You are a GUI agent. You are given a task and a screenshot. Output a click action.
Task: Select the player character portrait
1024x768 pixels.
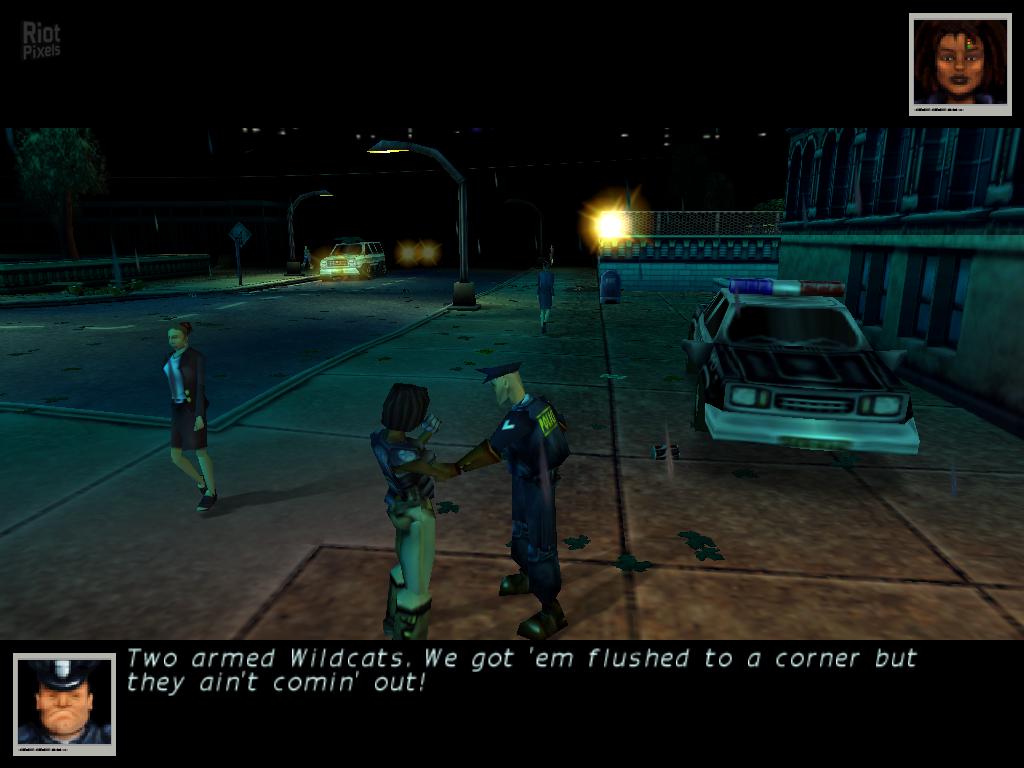(x=960, y=64)
